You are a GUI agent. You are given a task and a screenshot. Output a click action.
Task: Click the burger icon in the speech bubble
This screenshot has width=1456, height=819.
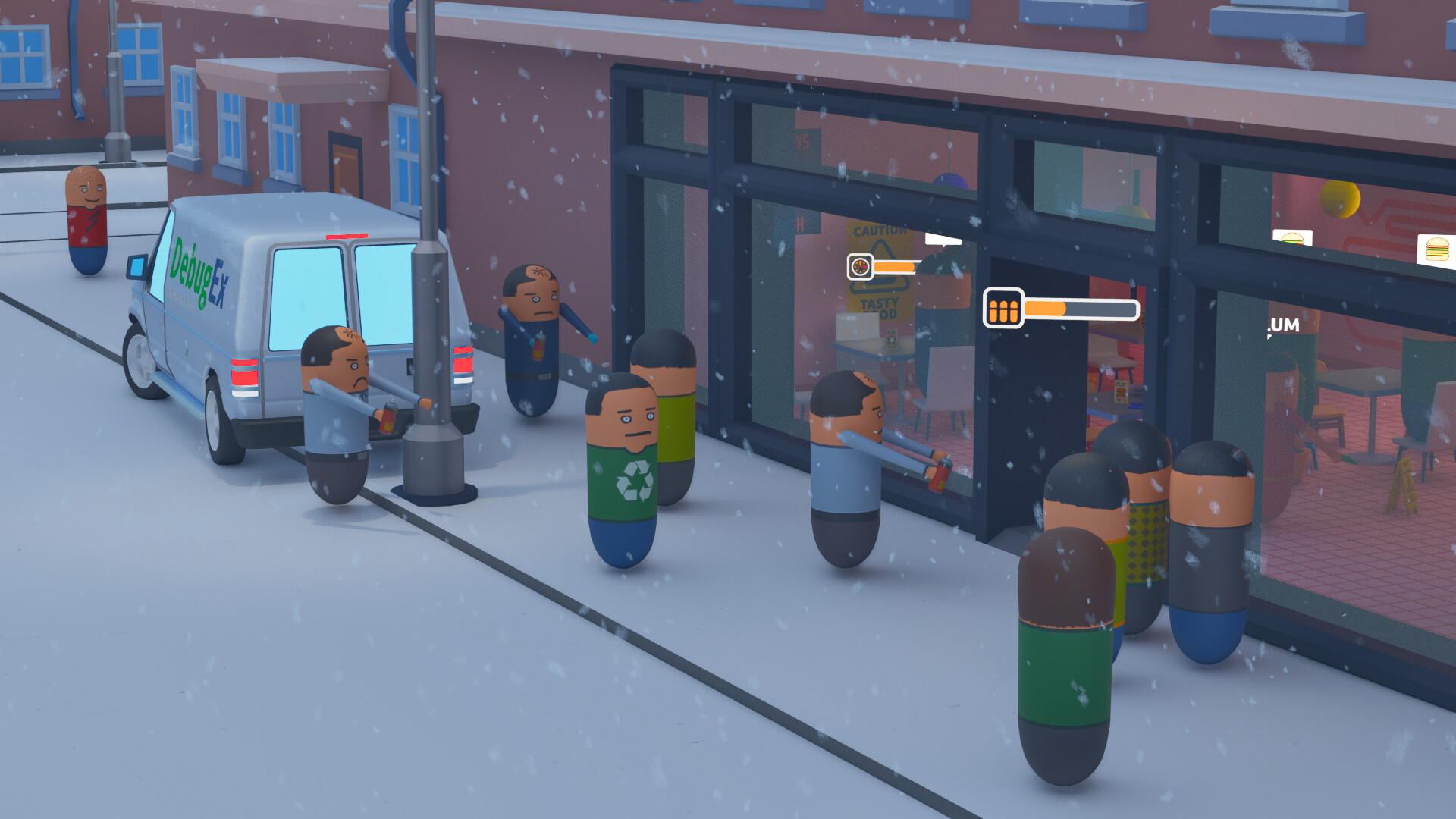tap(1294, 239)
